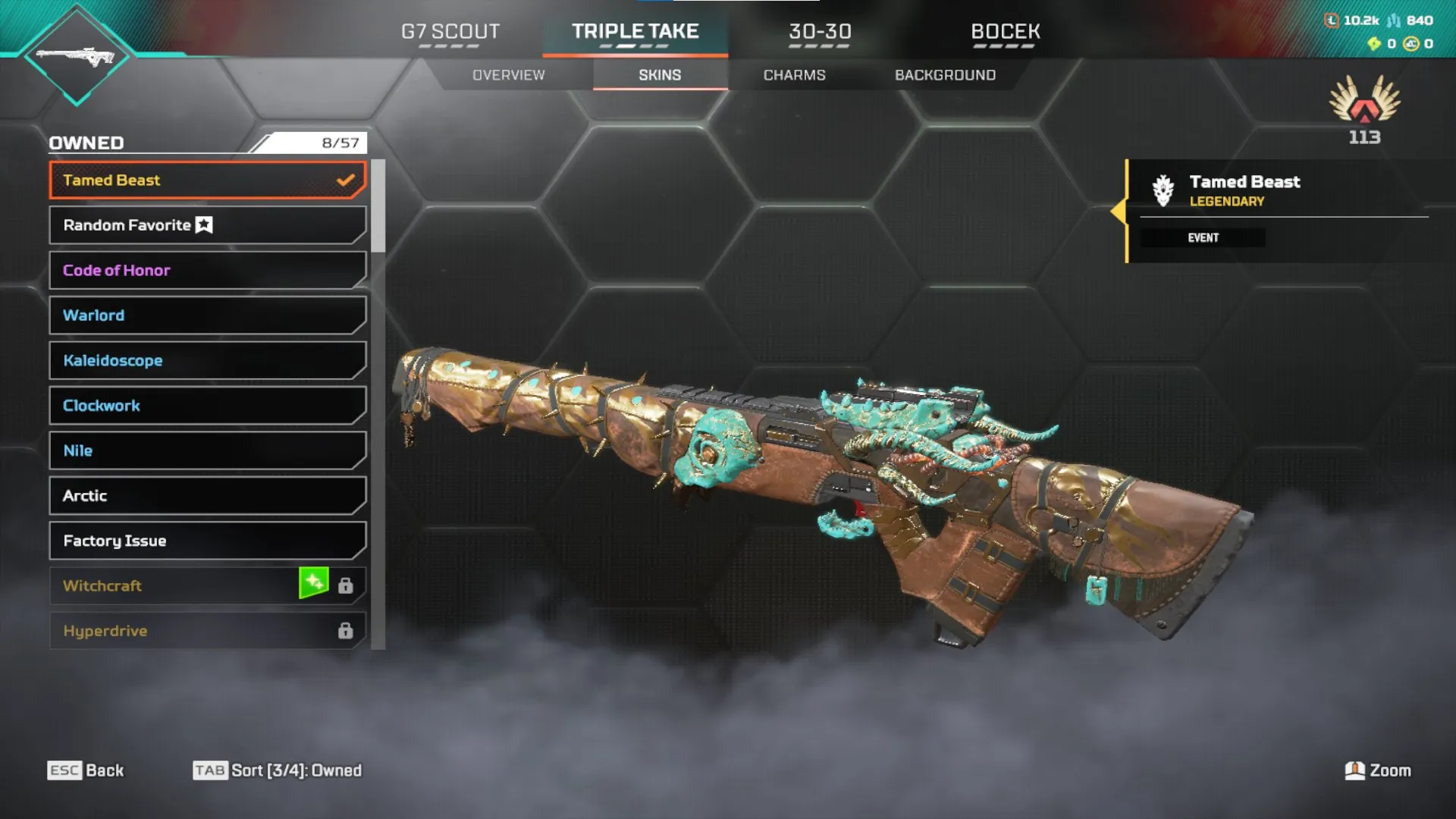1456x819 pixels.
Task: Open the BOCEK weapon tab
Action: (1005, 32)
